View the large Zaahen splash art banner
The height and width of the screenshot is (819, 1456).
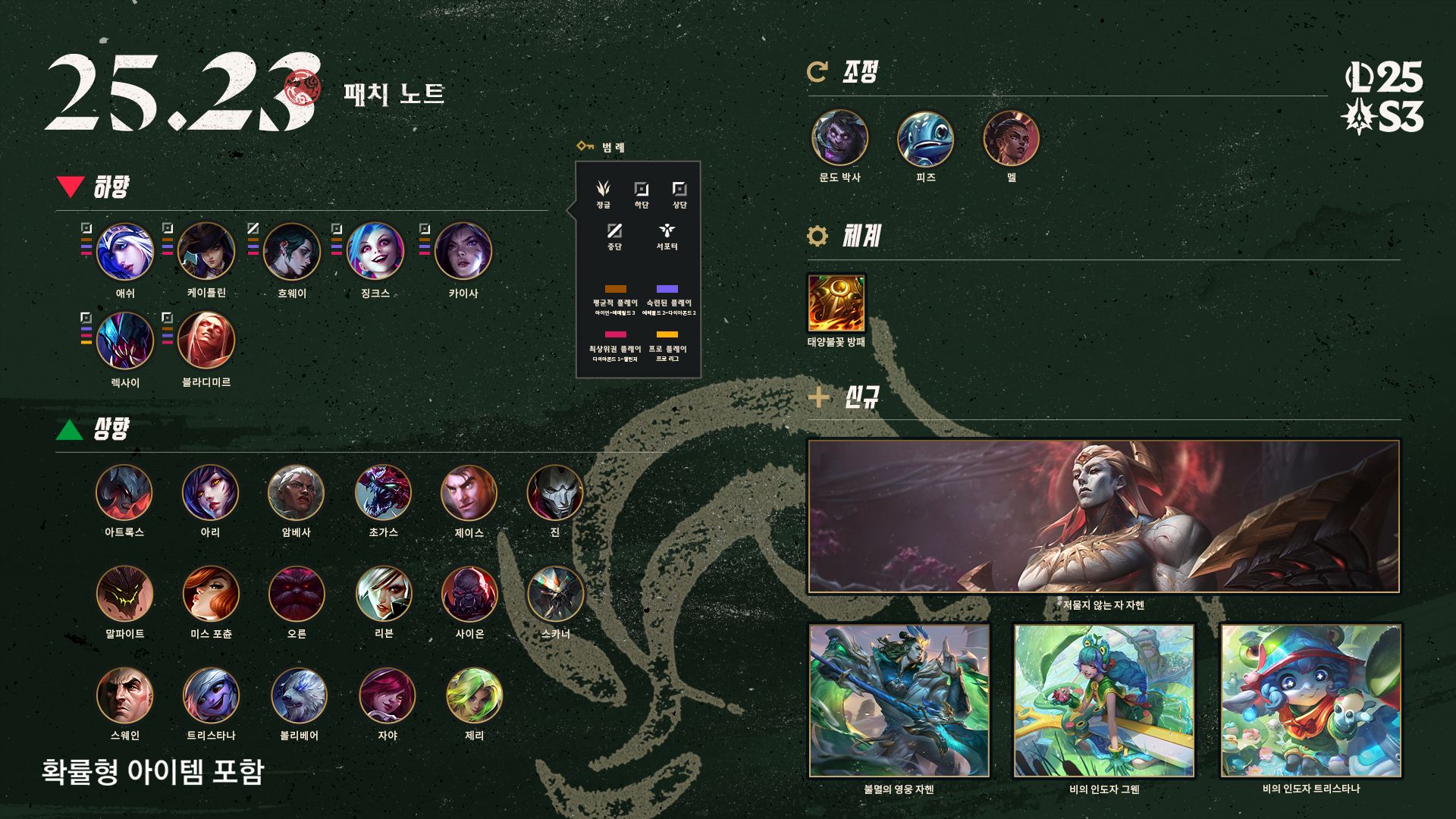pos(1103,516)
